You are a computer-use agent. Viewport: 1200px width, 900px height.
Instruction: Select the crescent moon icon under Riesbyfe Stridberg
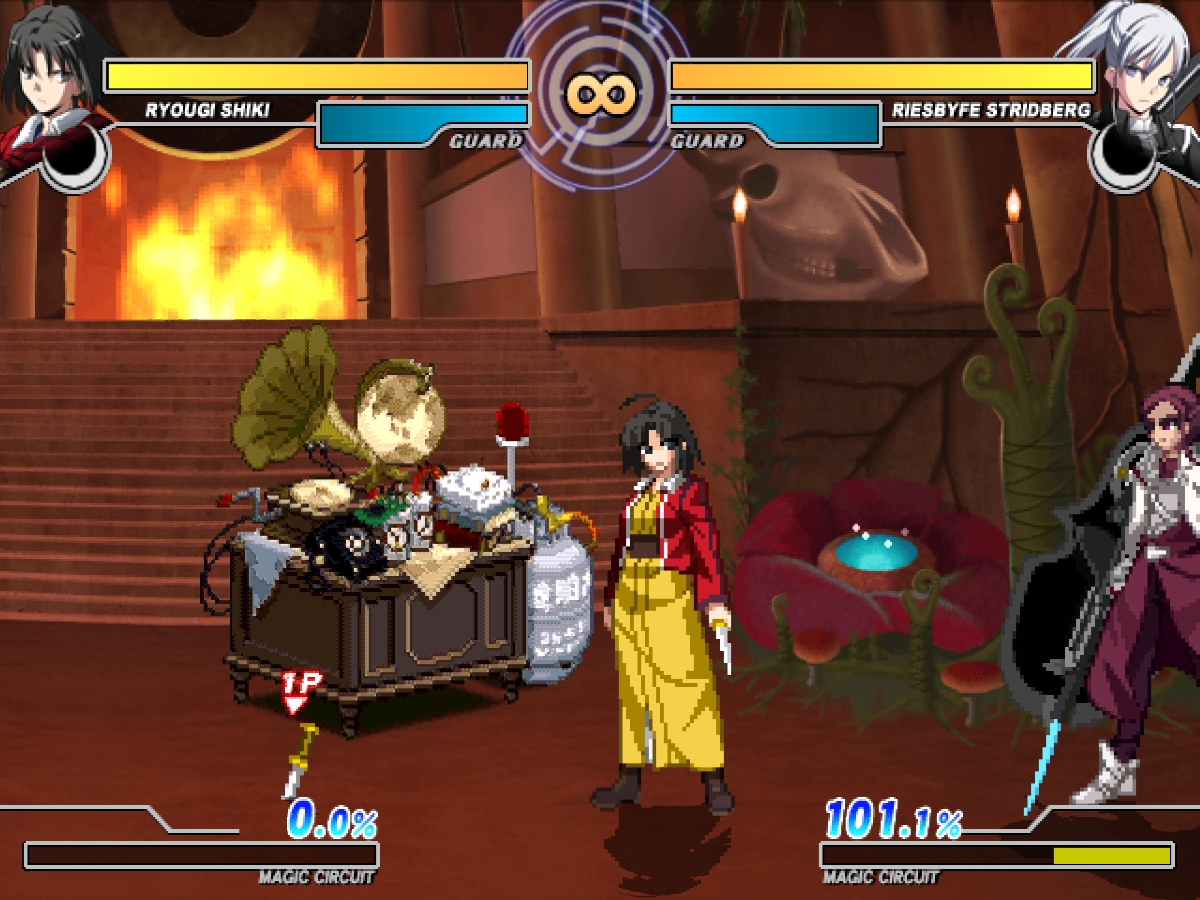click(x=1125, y=160)
